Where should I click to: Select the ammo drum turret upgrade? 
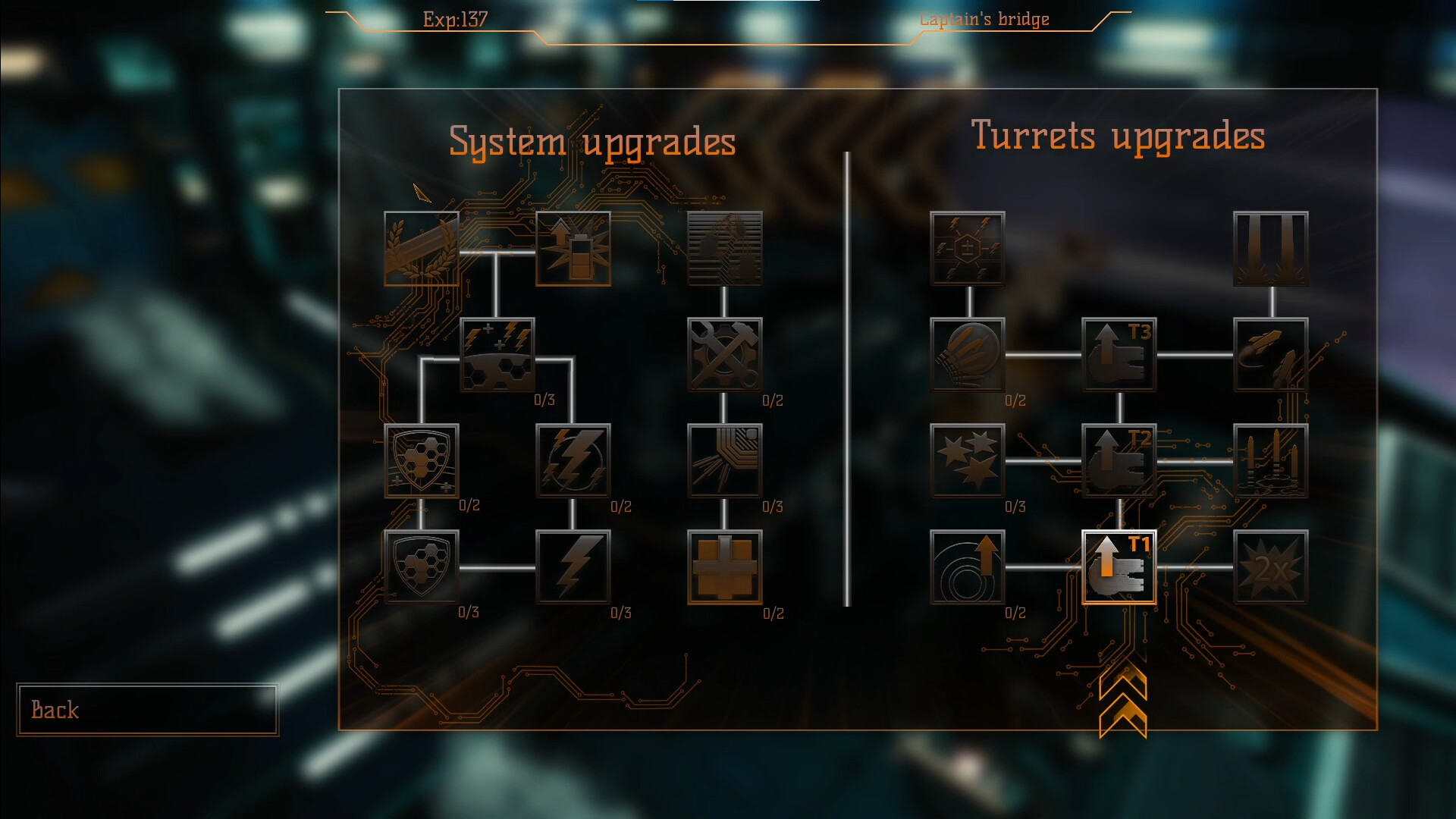point(968,355)
